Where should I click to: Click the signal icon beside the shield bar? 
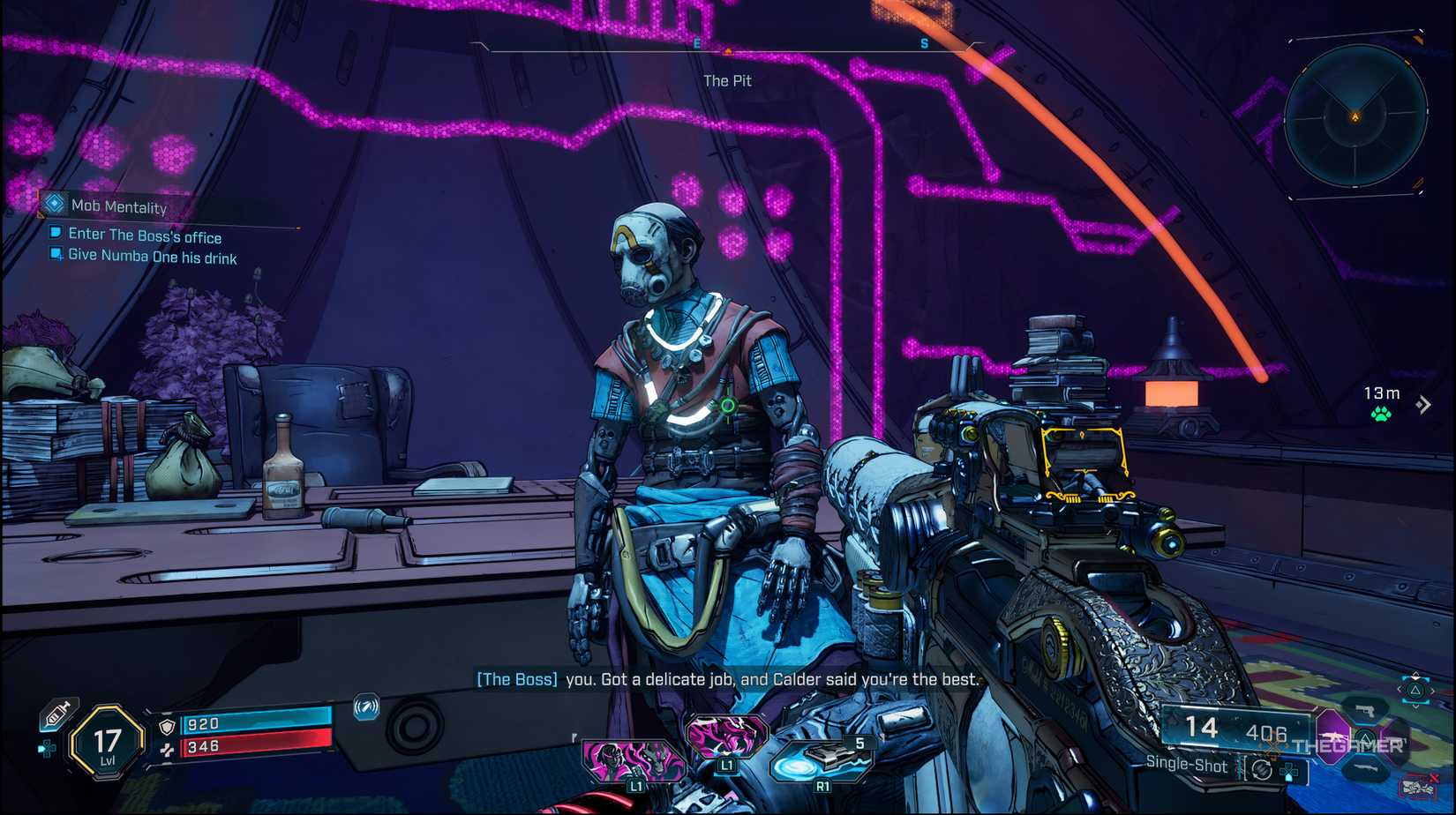point(366,707)
